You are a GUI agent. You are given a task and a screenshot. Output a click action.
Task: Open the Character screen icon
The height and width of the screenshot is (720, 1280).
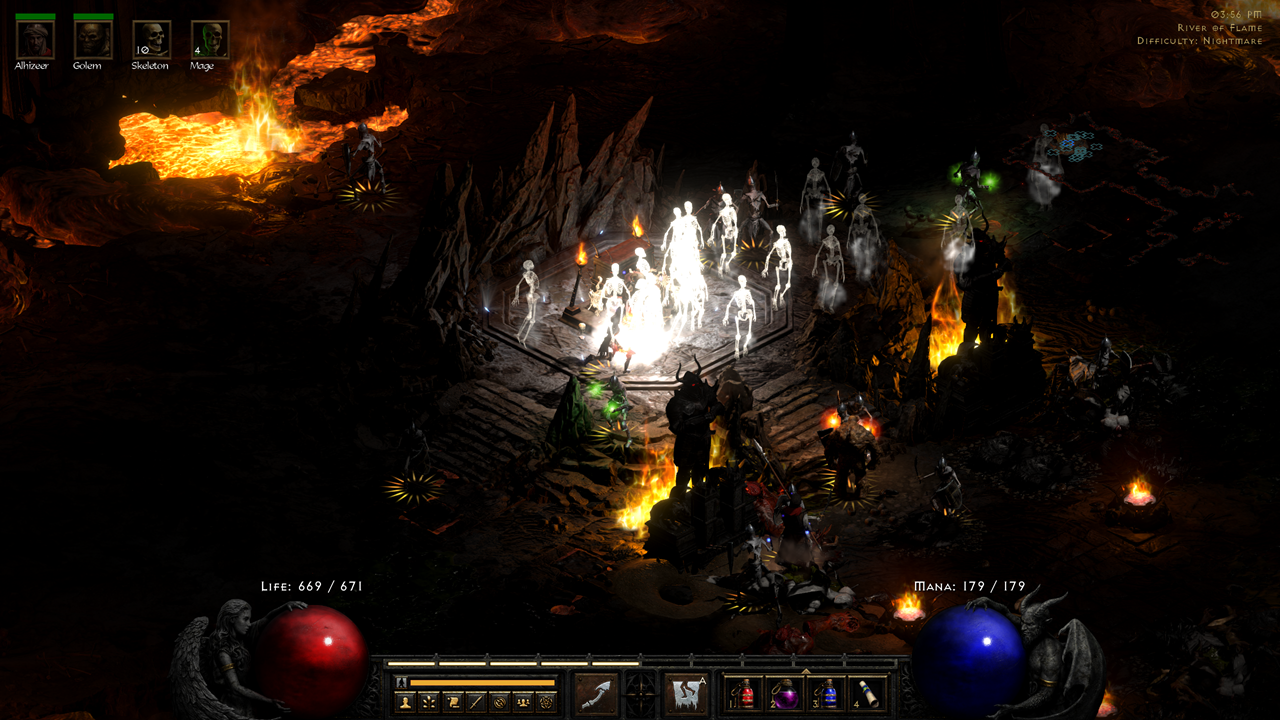406,703
